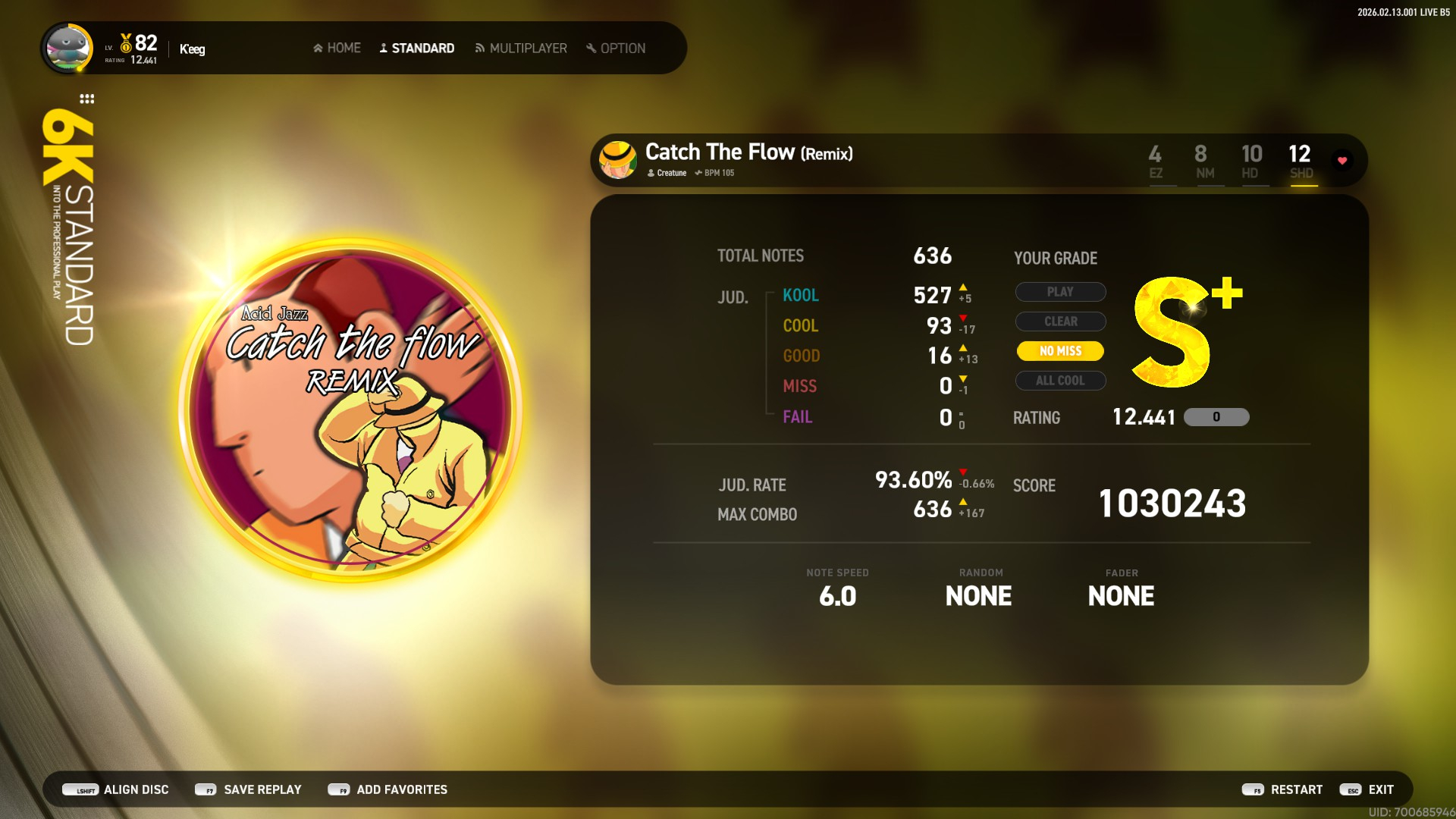Add this song to favorites
The image size is (1456, 819).
point(388,789)
